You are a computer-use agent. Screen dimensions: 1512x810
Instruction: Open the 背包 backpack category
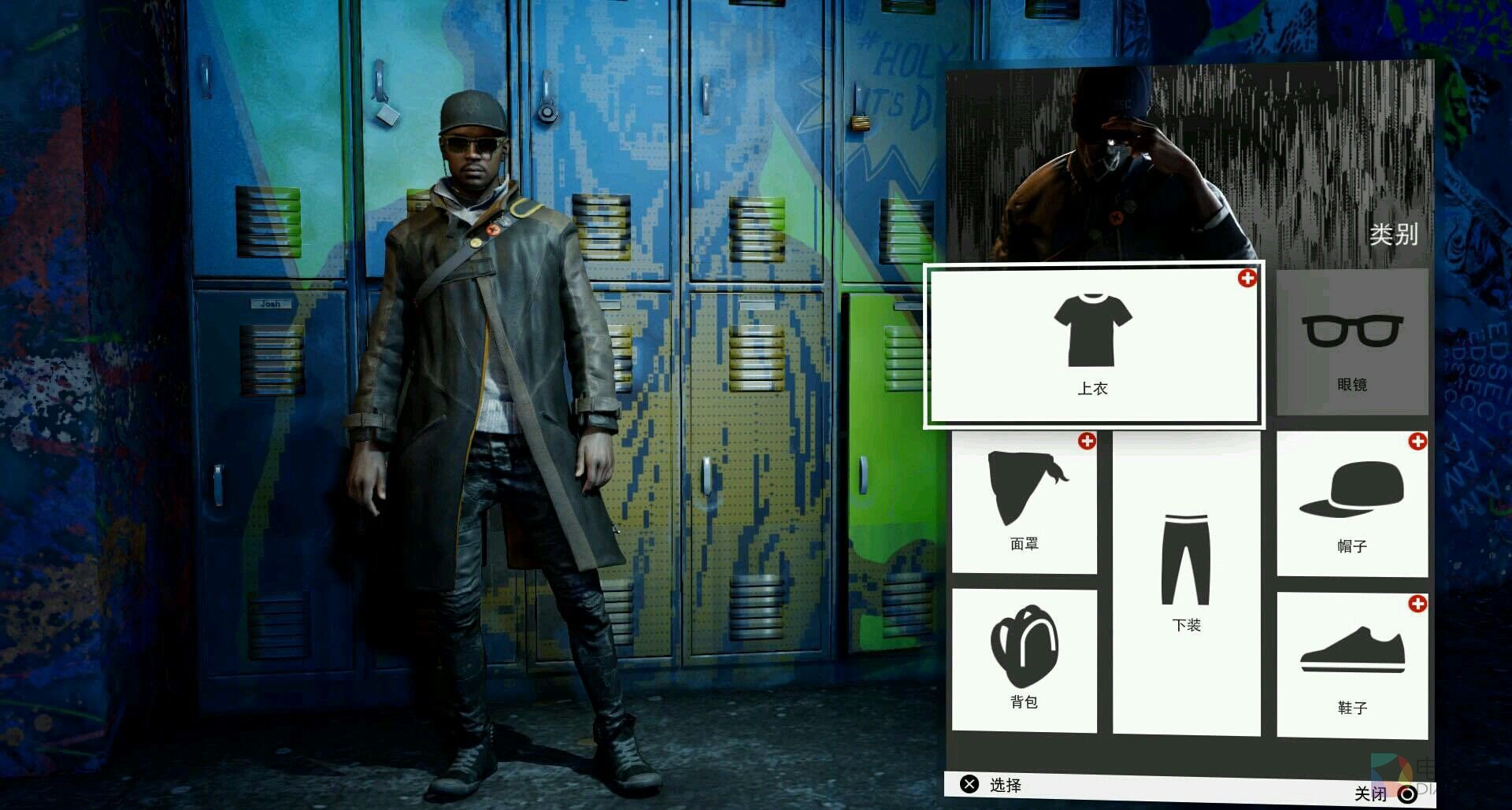pos(1024,660)
